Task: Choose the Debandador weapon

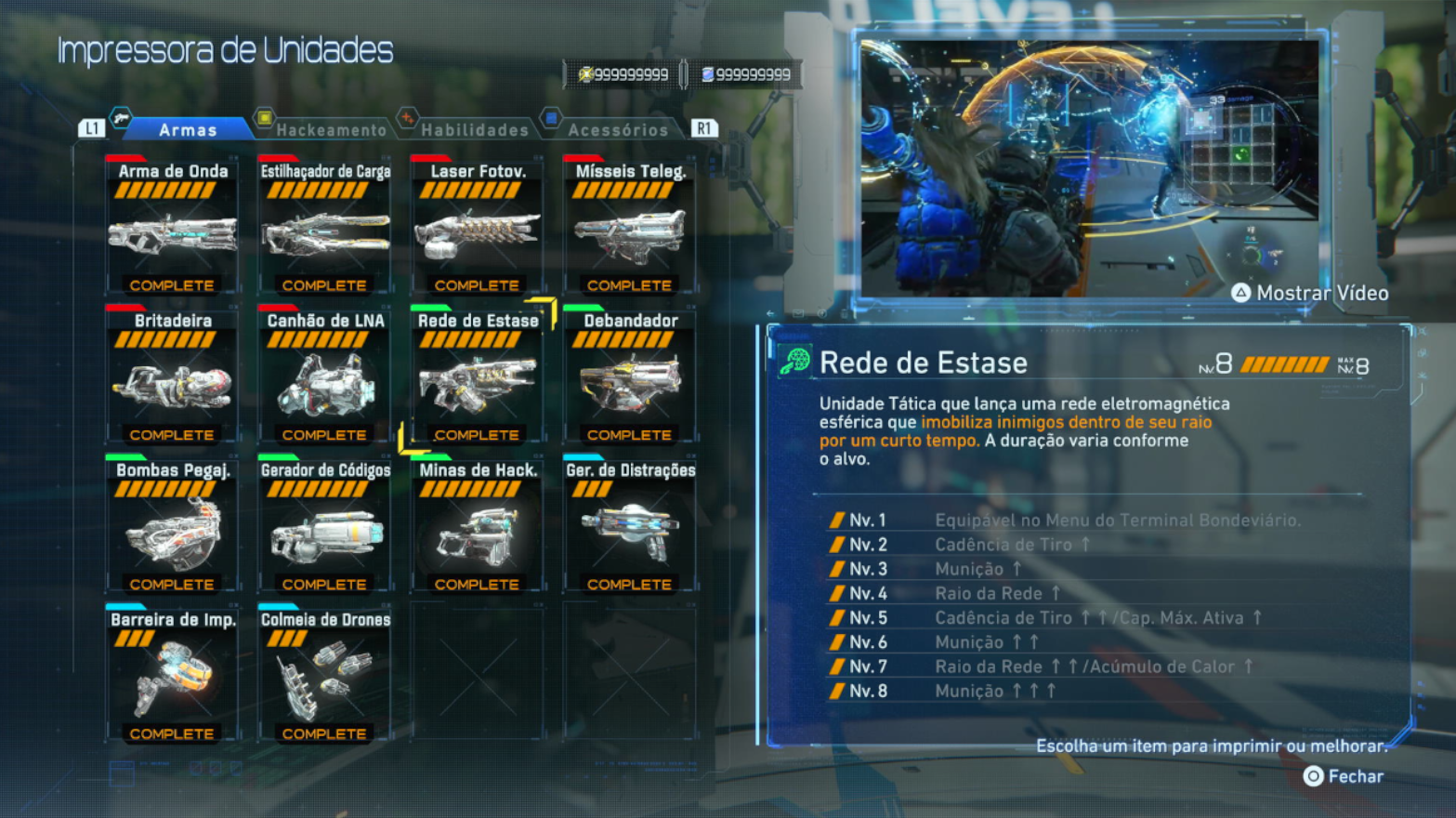Action: 629,376
